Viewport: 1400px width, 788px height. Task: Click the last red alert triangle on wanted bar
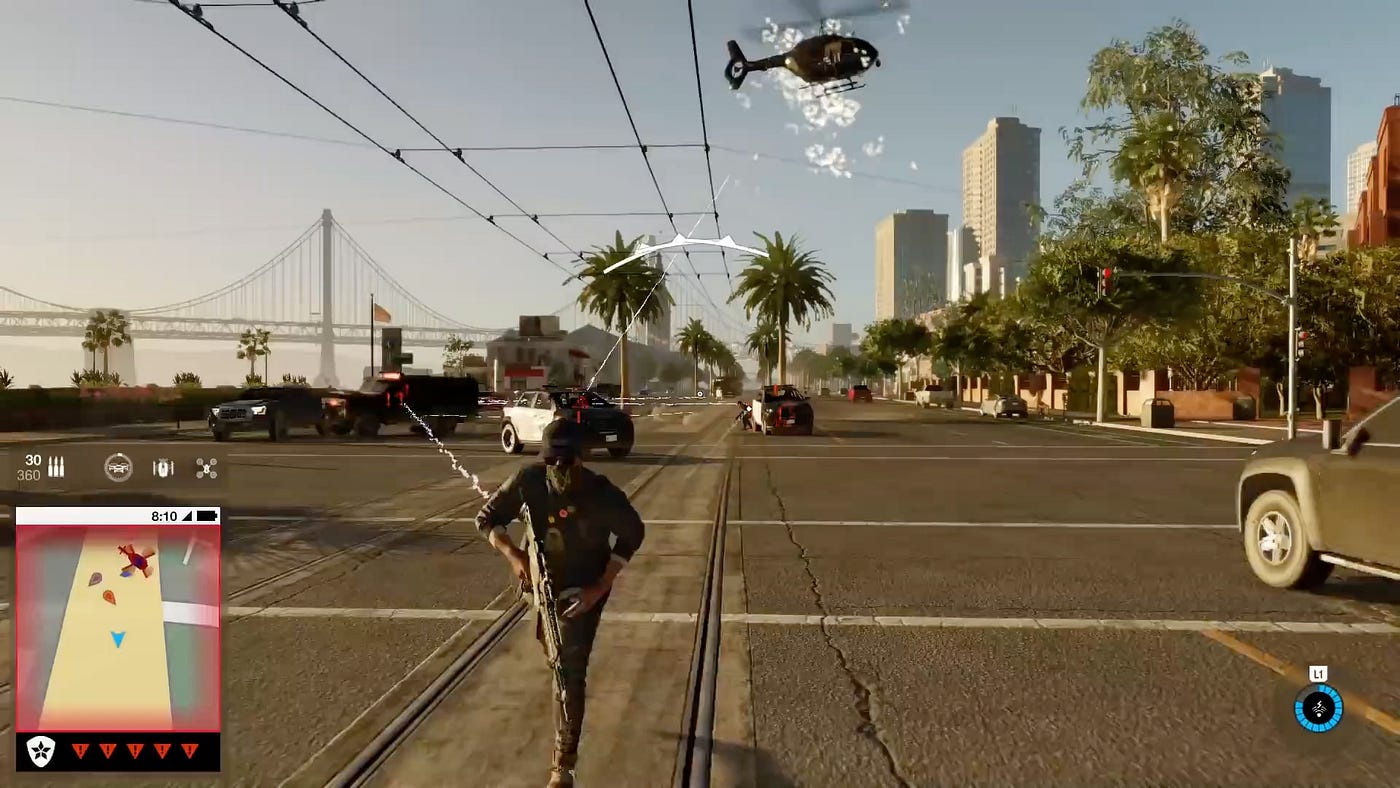pos(190,752)
